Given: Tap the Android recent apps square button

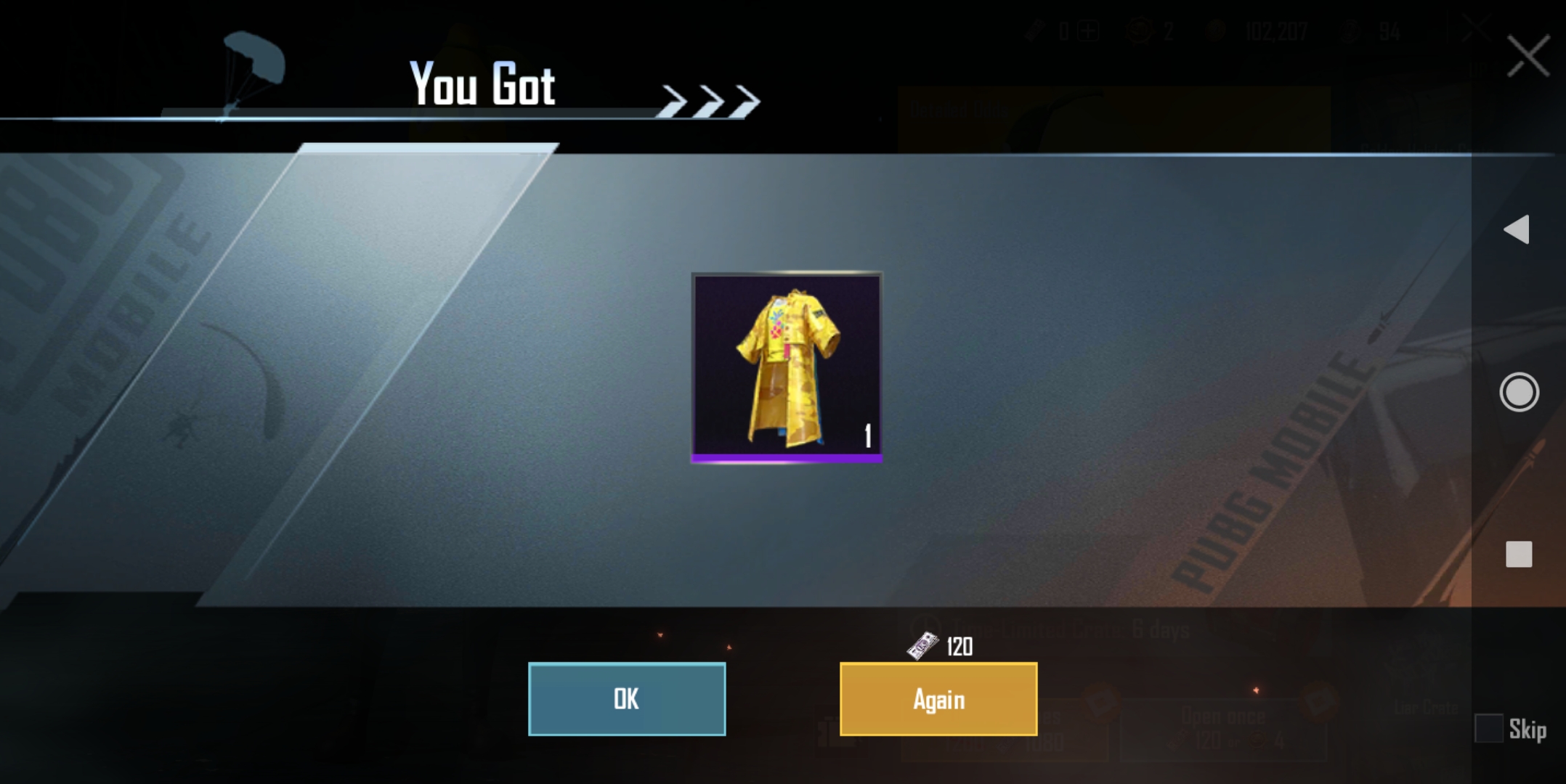Looking at the screenshot, I should [x=1520, y=555].
